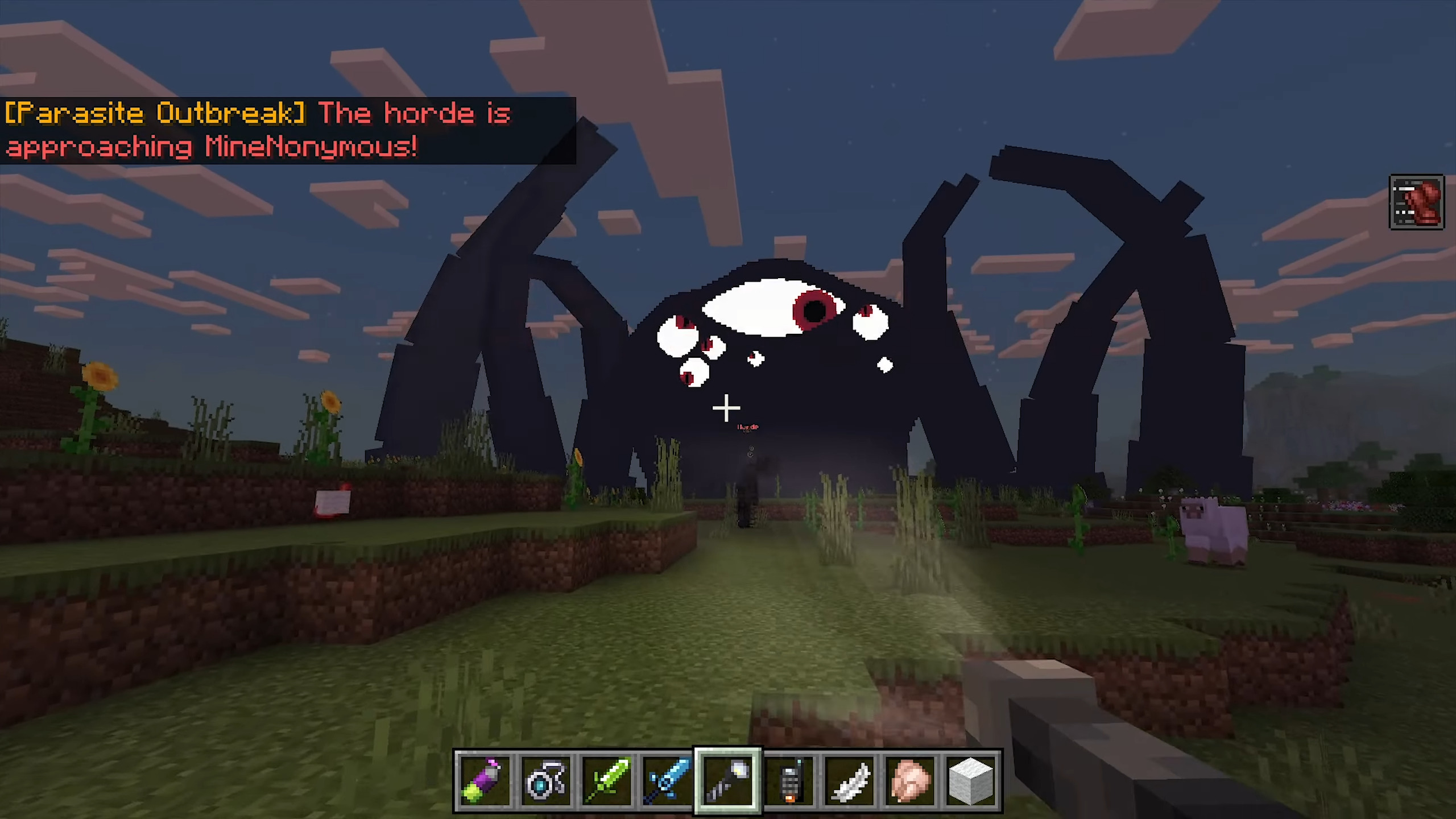Select the purple spray can hotbar slot
Image resolution: width=1456 pixels, height=819 pixels.
pyautogui.click(x=484, y=780)
